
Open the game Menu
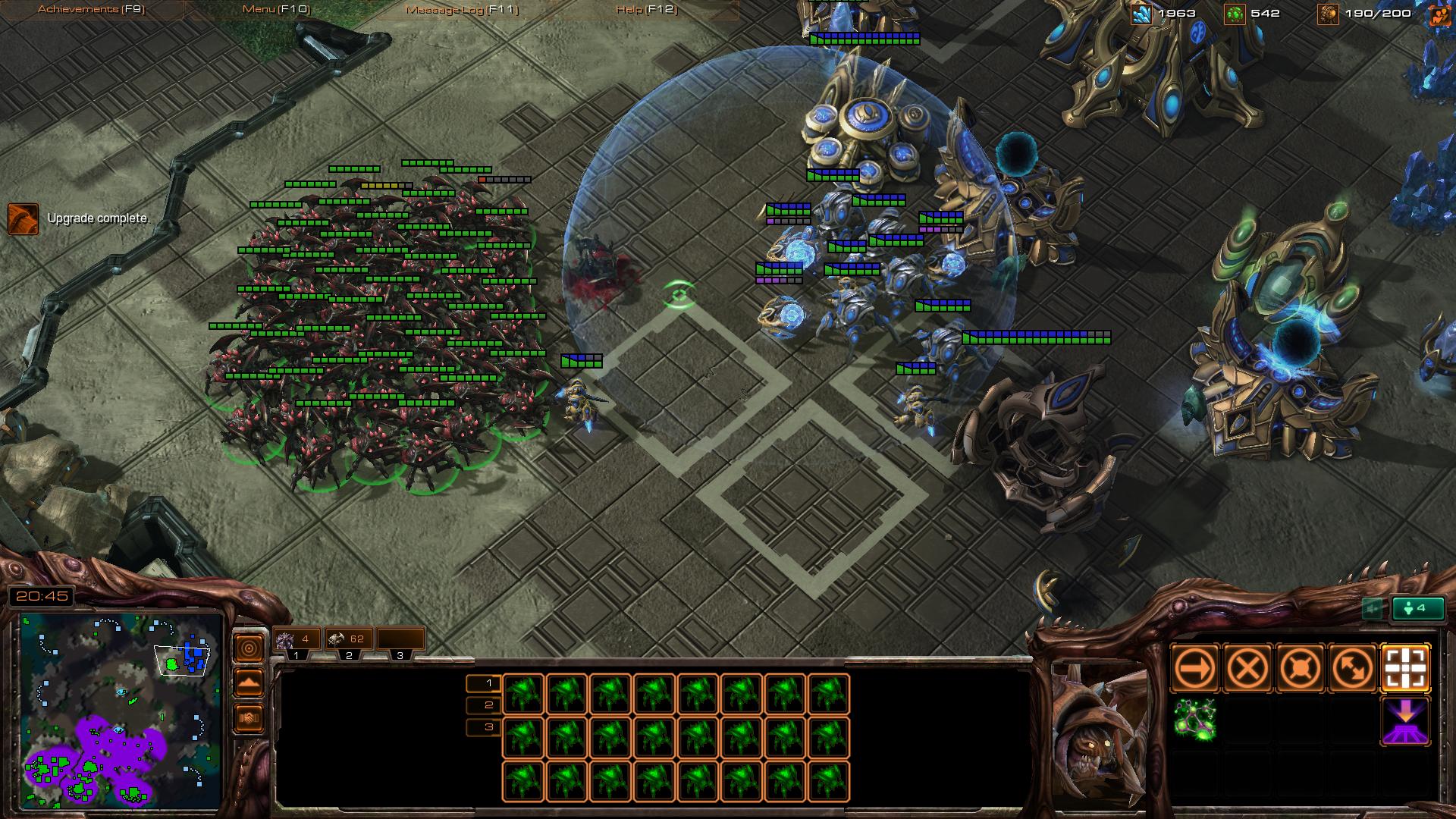275,9
